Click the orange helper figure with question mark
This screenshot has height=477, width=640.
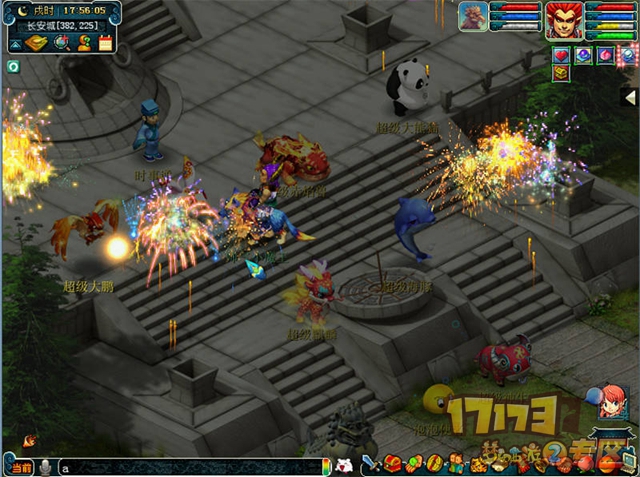point(84,42)
